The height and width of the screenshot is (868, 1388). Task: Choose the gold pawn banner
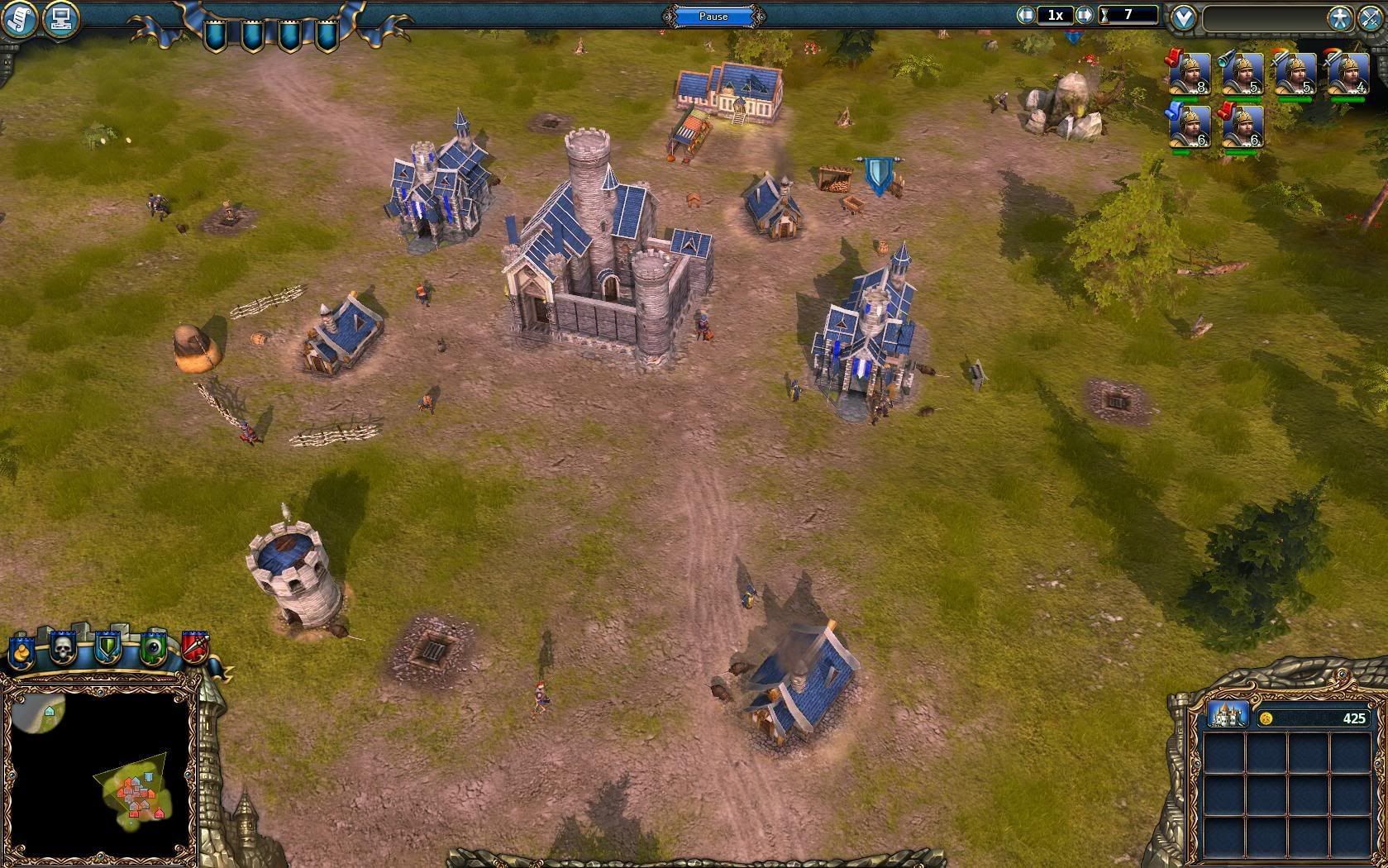click(21, 650)
